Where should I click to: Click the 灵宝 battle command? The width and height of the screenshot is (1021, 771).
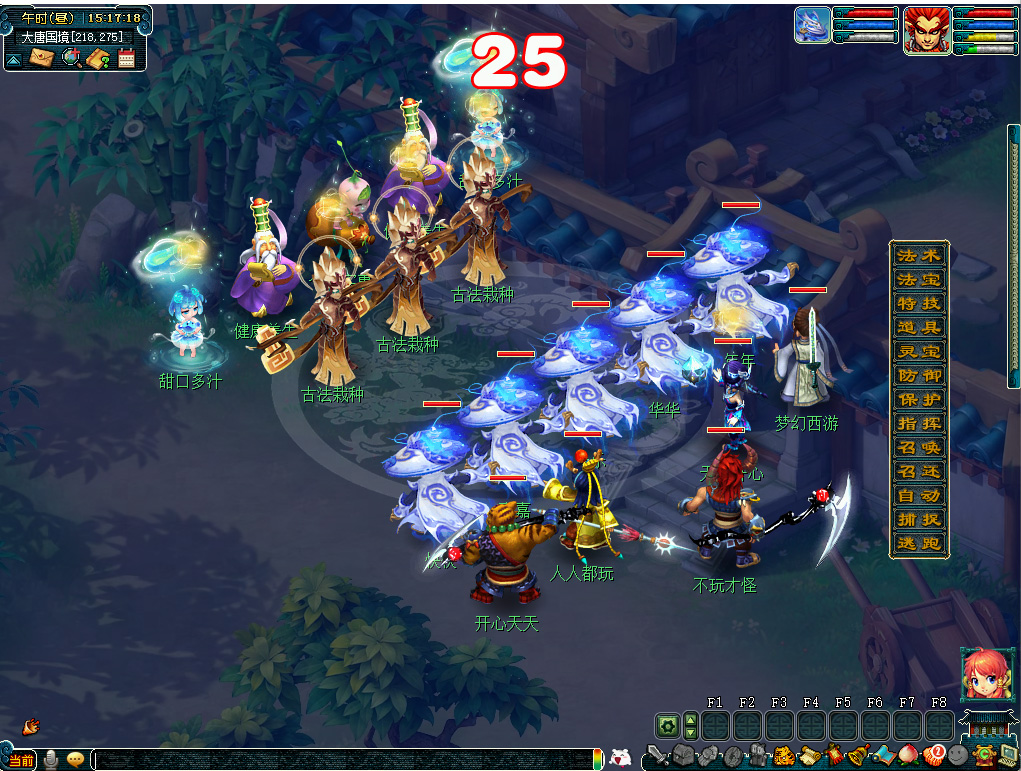pyautogui.click(x=918, y=351)
